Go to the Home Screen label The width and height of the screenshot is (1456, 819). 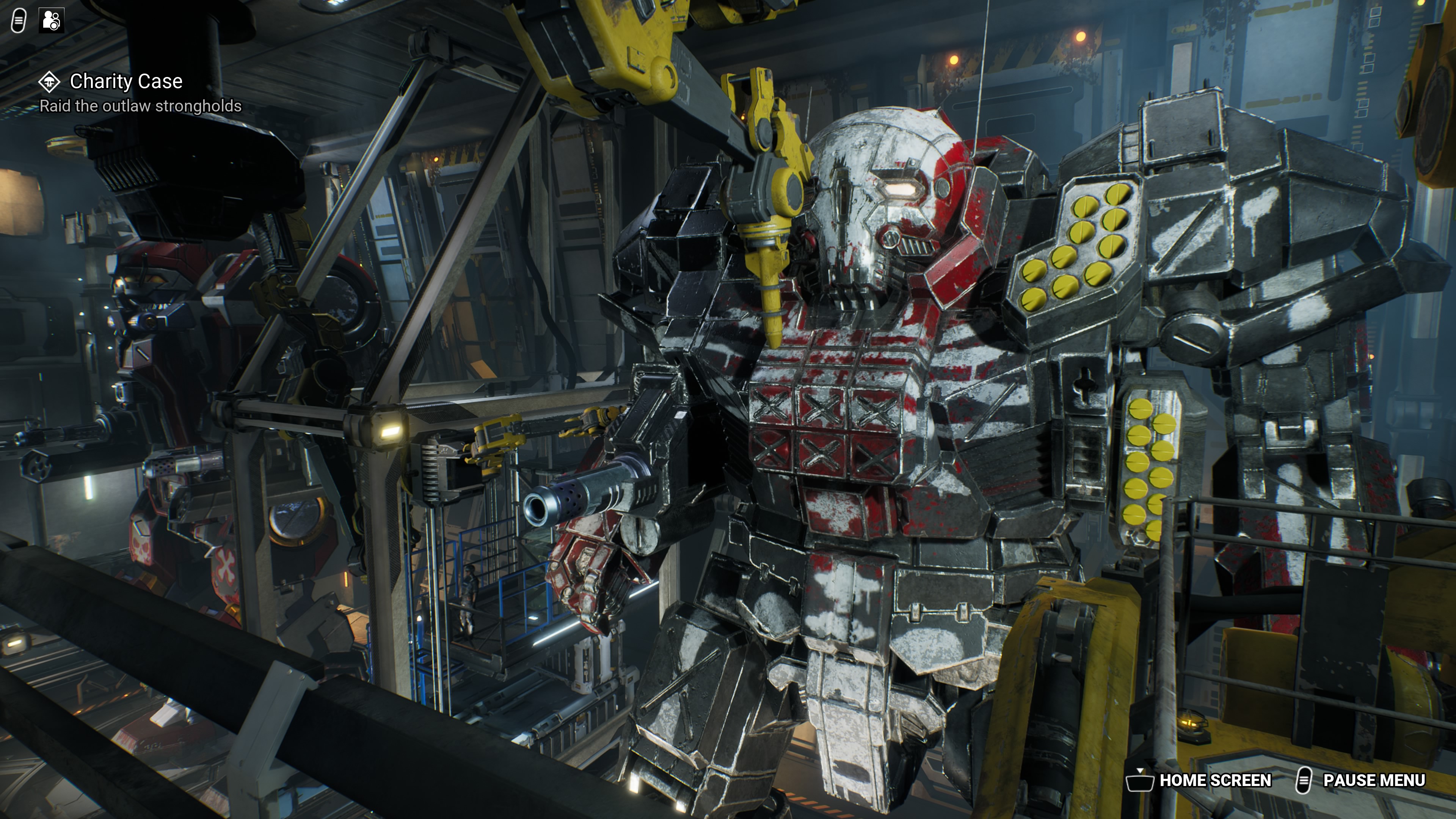[x=1214, y=781]
